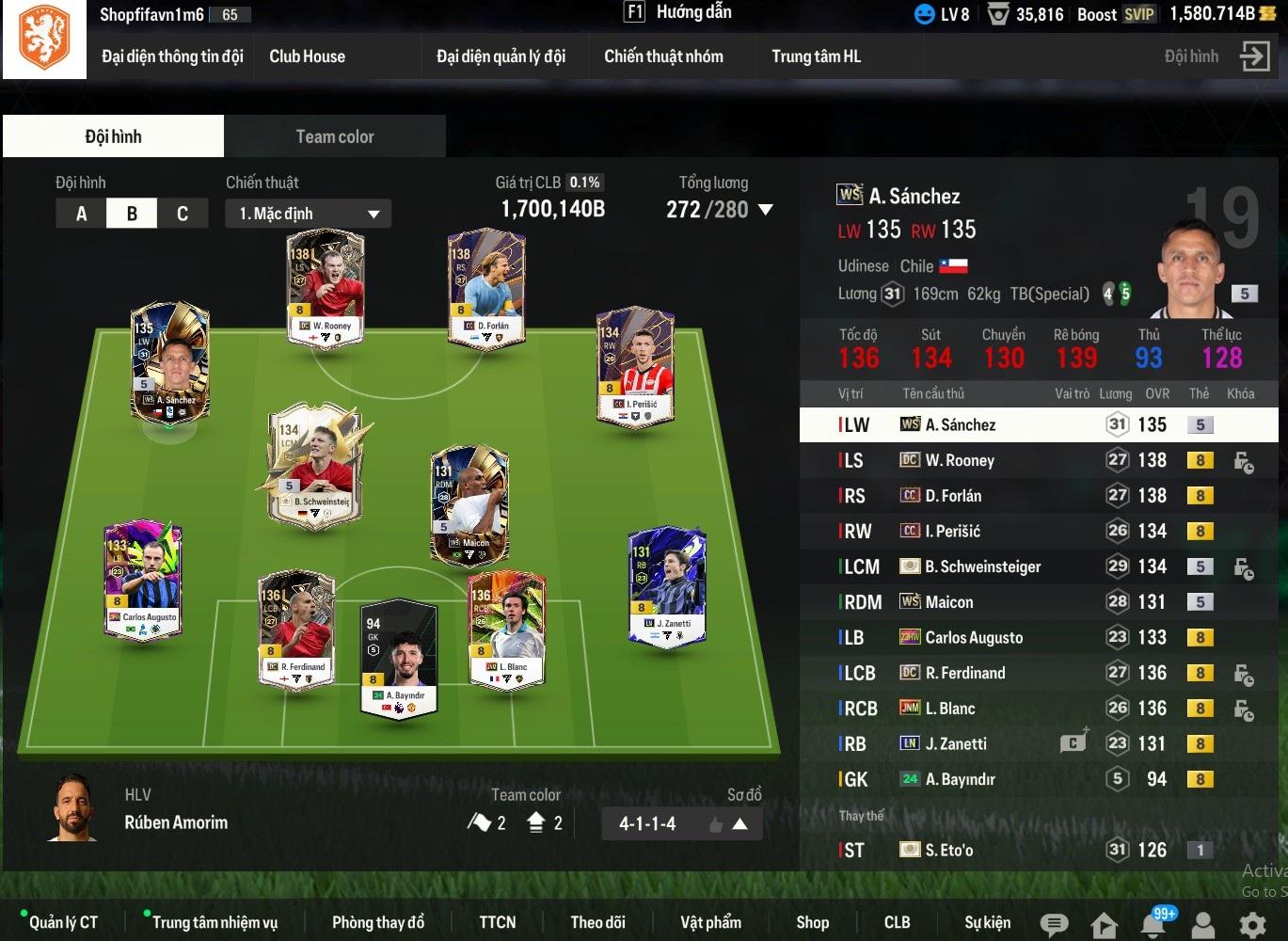Choose squad preset A
Screen dimensions: 1288x941
[x=81, y=214]
